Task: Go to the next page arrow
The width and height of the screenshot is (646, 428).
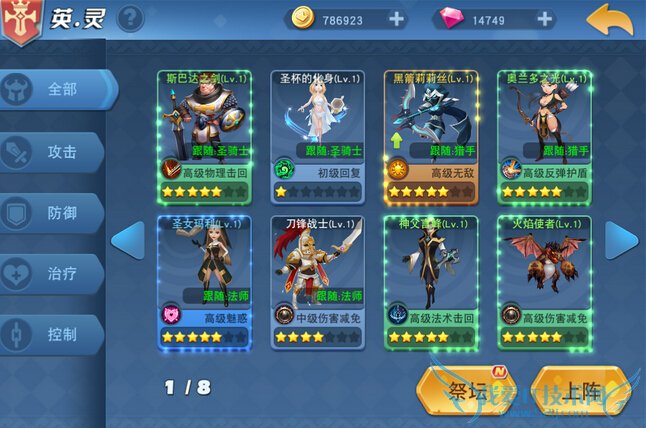Action: coord(621,240)
